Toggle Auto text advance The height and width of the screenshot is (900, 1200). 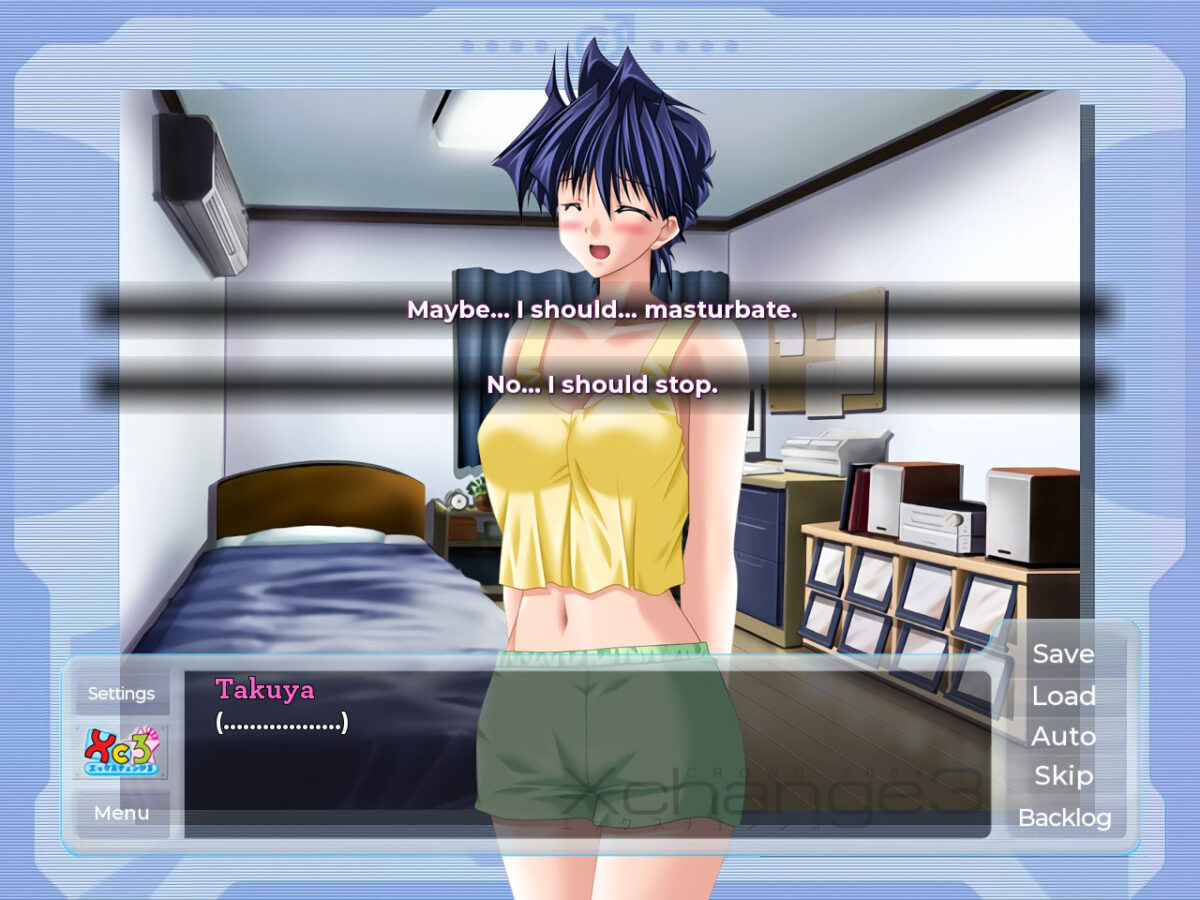1063,737
